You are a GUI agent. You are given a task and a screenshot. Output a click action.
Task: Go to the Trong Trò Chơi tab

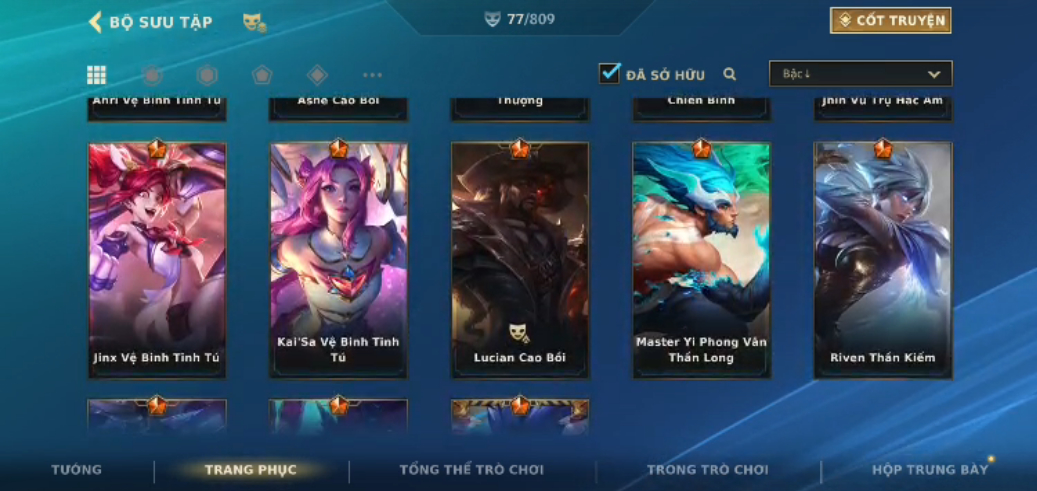pyautogui.click(x=707, y=470)
